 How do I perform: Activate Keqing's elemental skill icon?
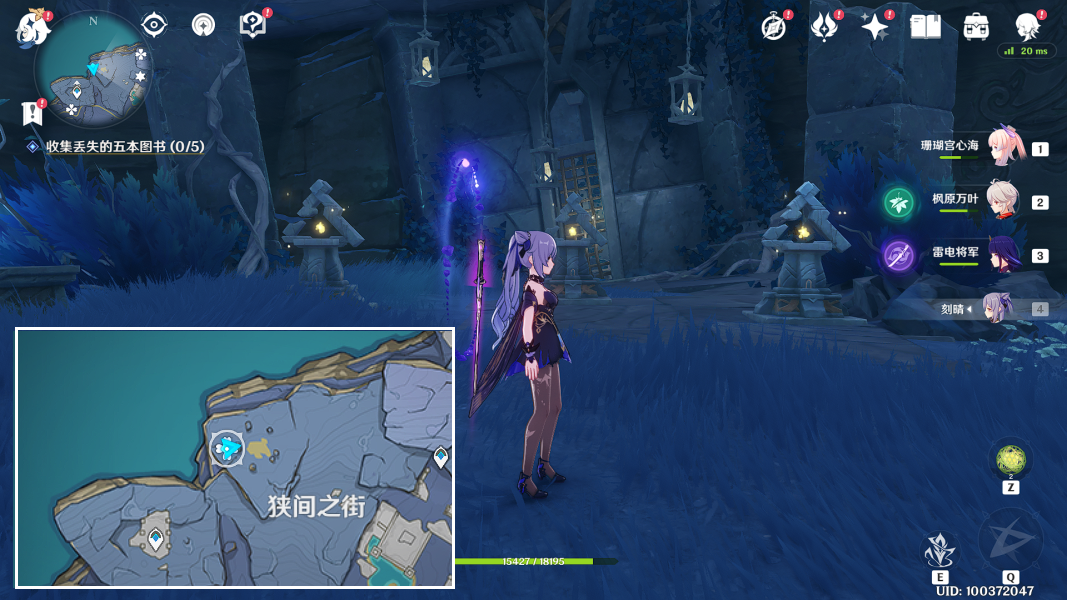939,550
